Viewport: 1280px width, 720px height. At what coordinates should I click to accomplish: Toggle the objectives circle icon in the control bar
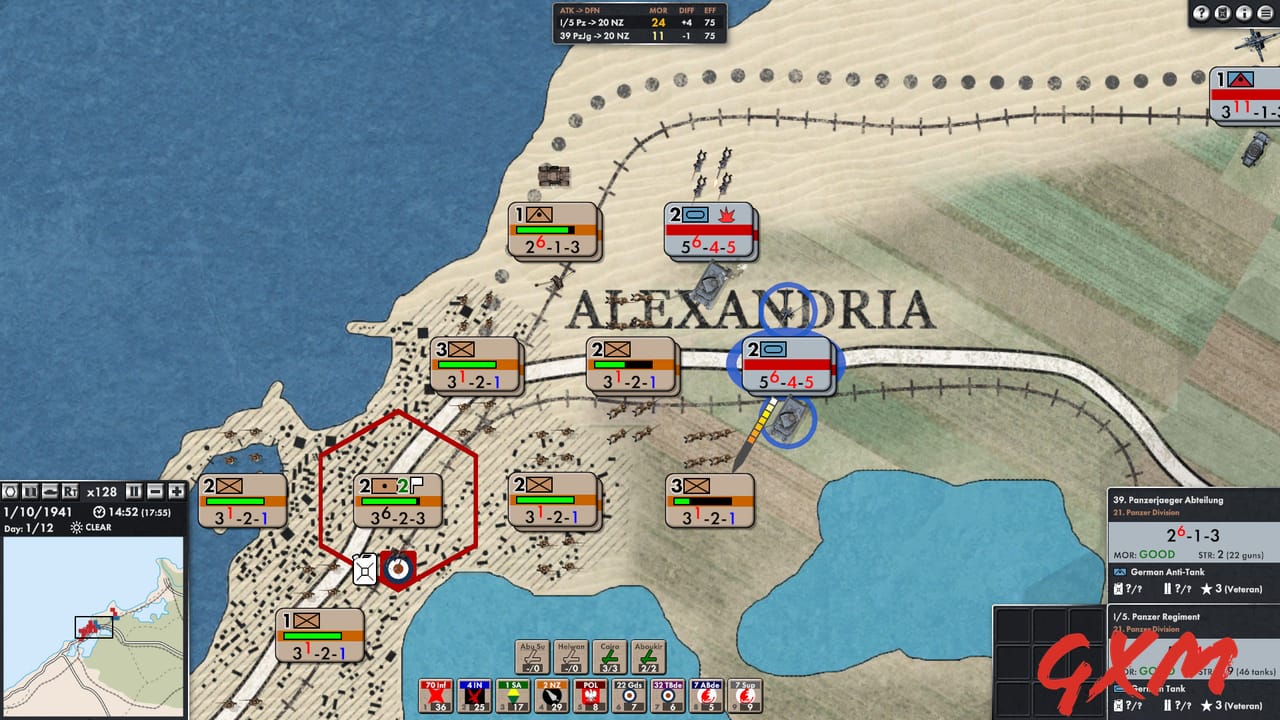point(10,492)
